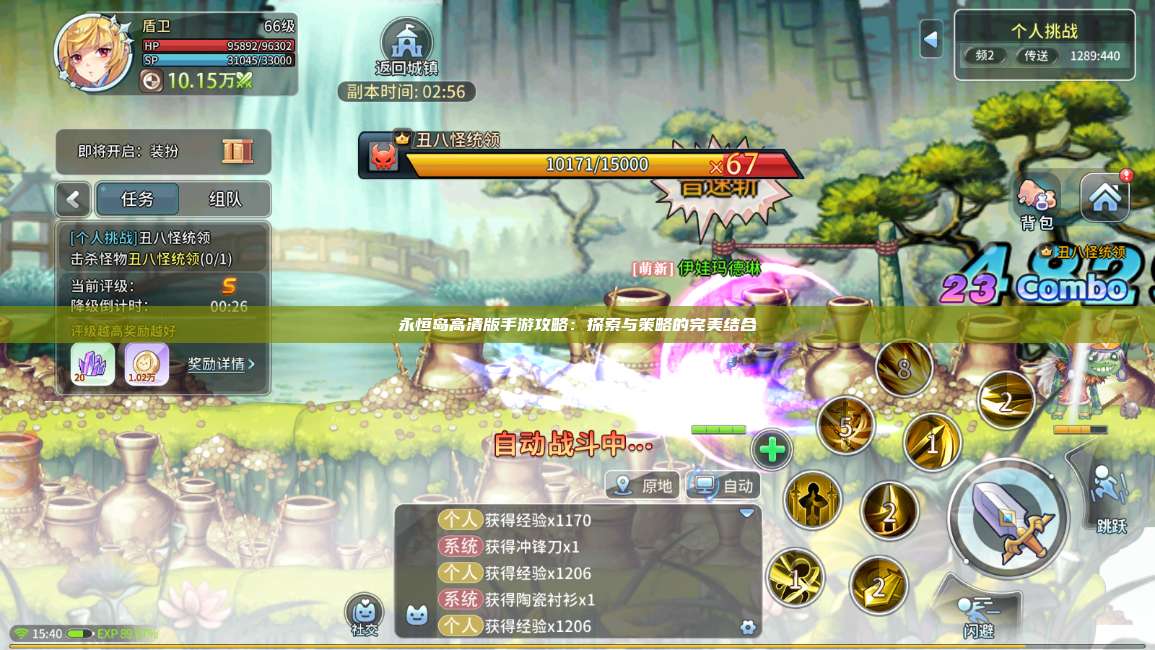Open chat log settings gear
1155x650 pixels.
[747, 627]
